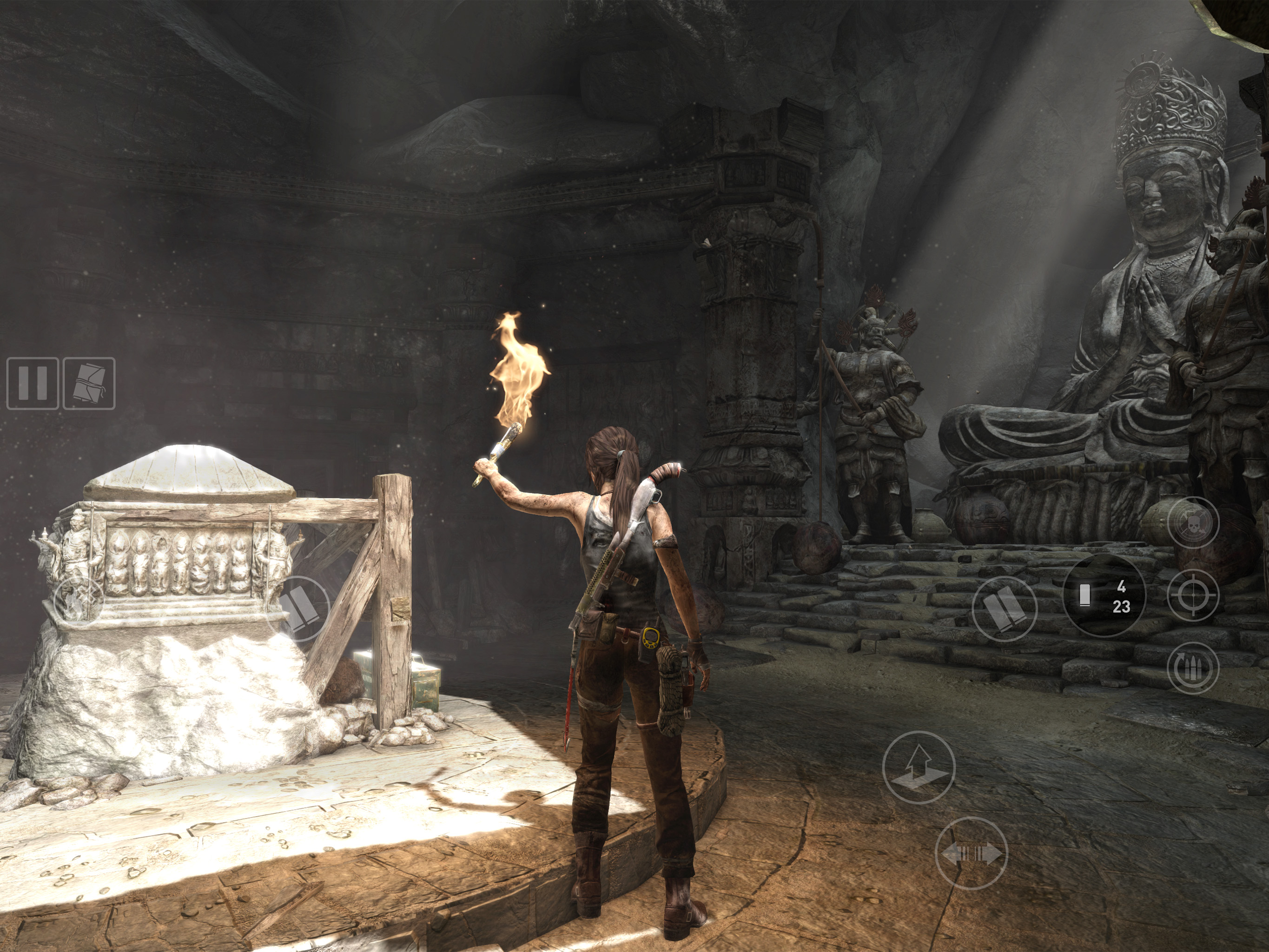Reload using the bullets icon
1269x952 pixels.
(x=1193, y=668)
